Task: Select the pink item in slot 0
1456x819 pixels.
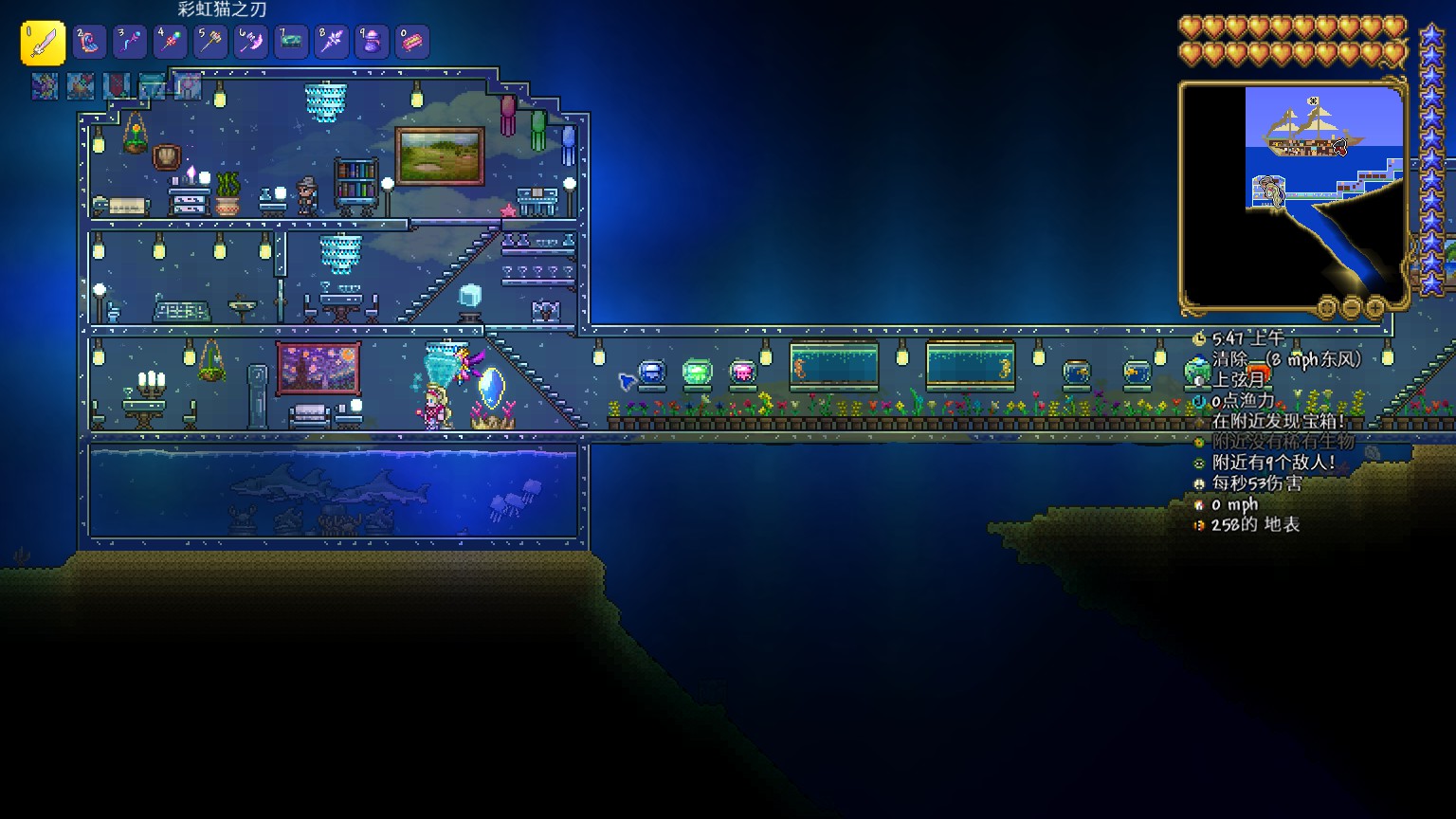Action: click(x=412, y=43)
